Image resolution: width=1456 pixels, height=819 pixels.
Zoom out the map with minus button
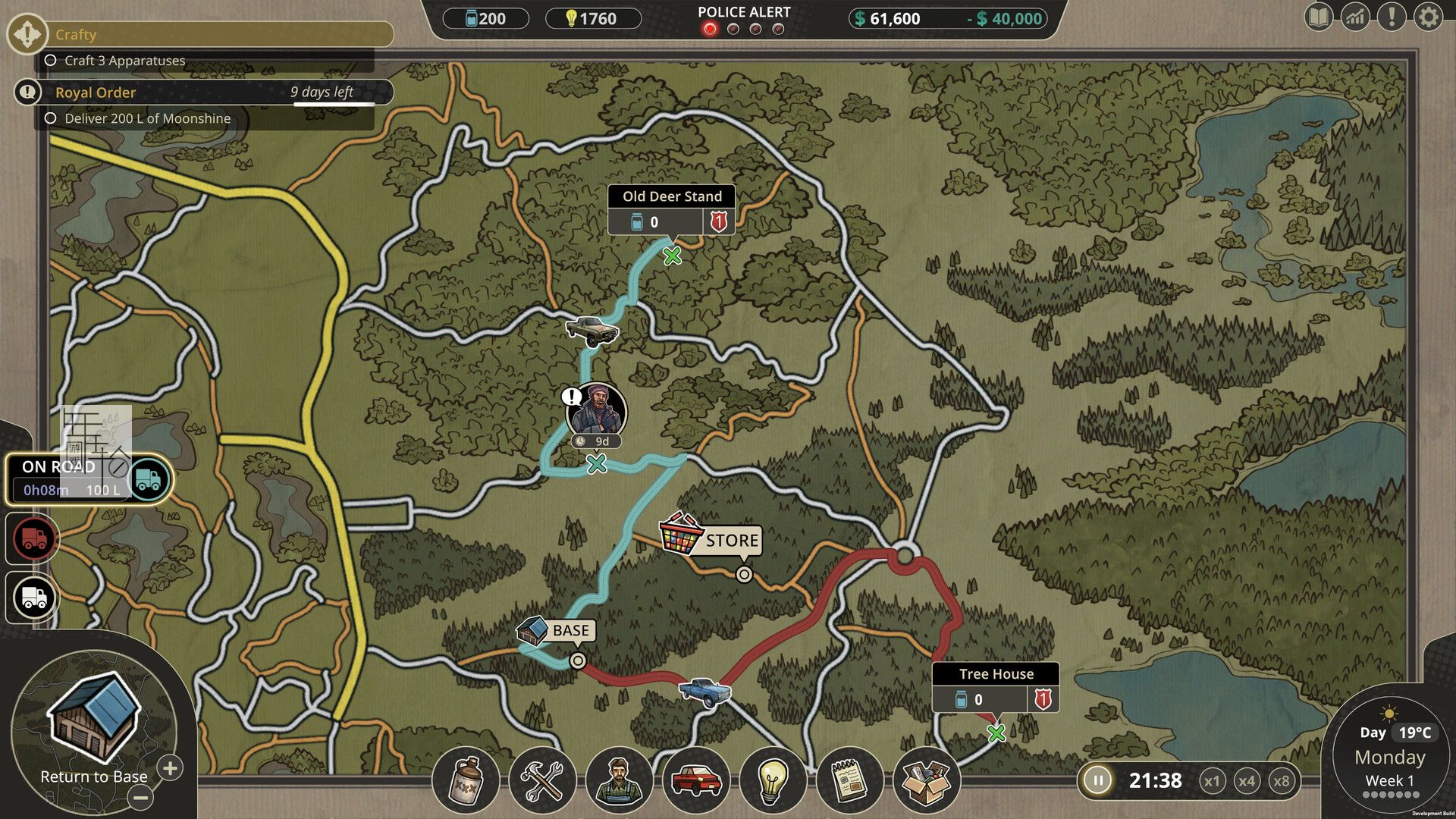point(140,797)
